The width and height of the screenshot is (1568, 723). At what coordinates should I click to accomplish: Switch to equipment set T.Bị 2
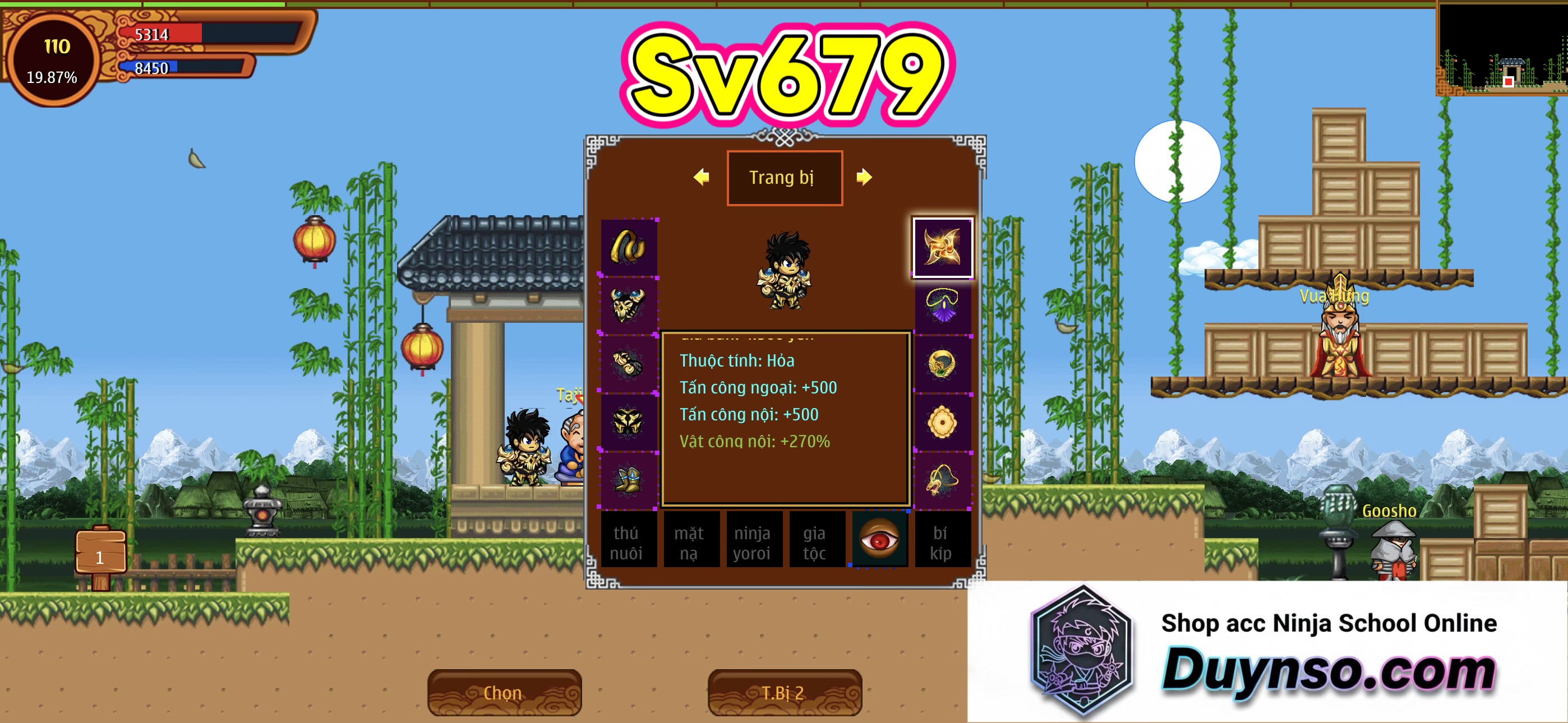coord(784,693)
